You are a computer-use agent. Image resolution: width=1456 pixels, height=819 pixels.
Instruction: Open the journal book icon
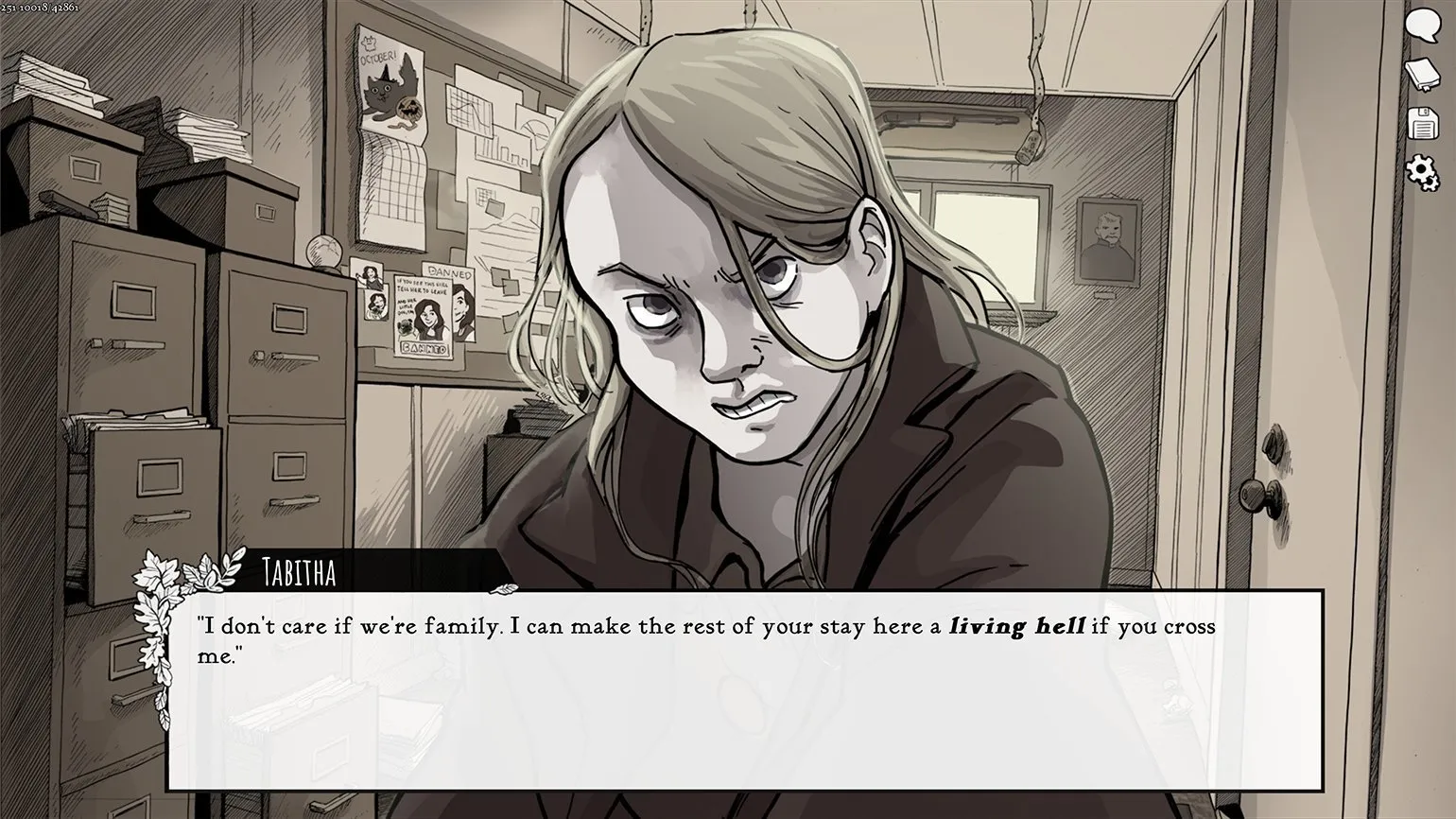pyautogui.click(x=1421, y=74)
